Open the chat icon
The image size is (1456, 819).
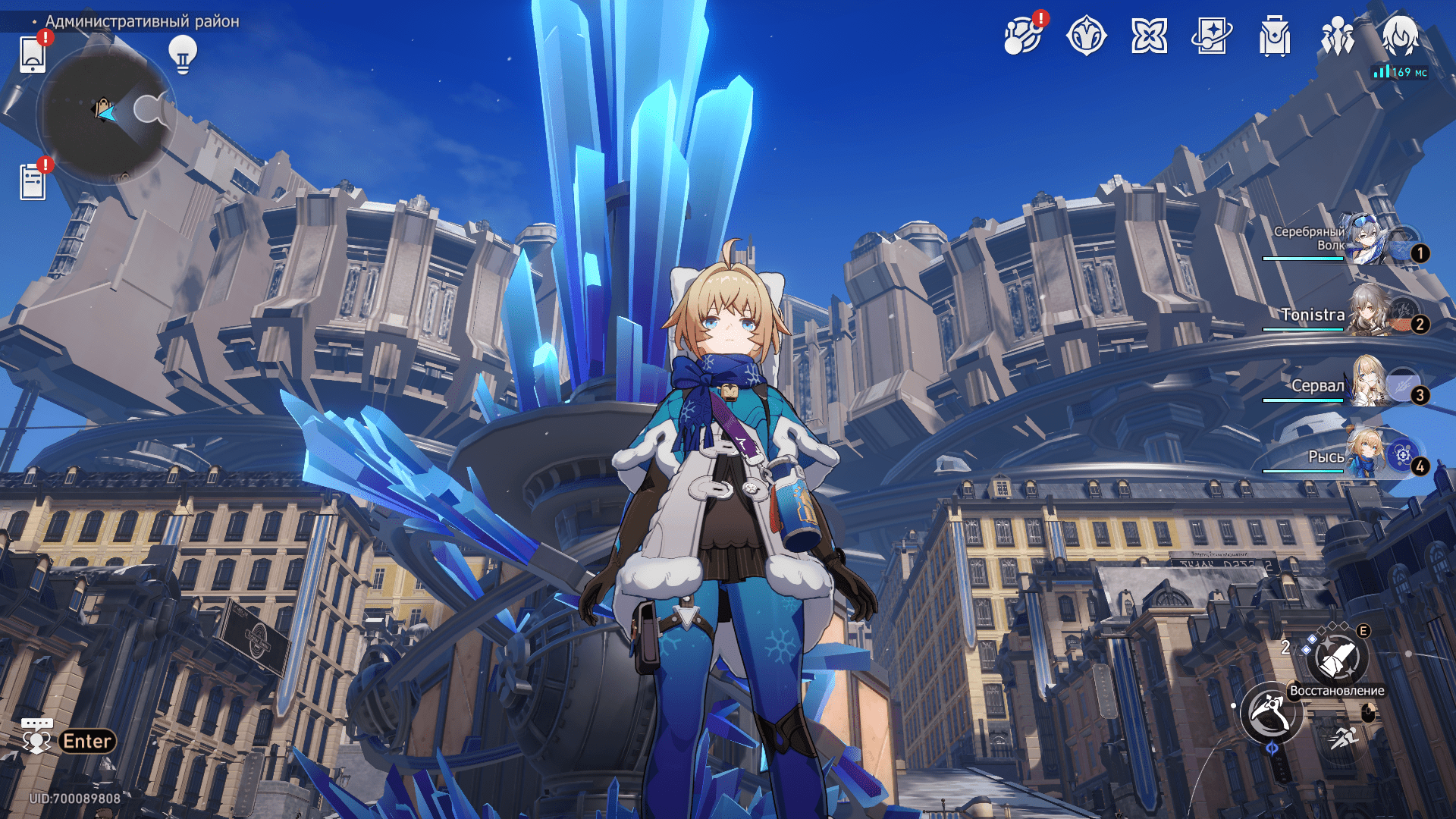point(36,737)
